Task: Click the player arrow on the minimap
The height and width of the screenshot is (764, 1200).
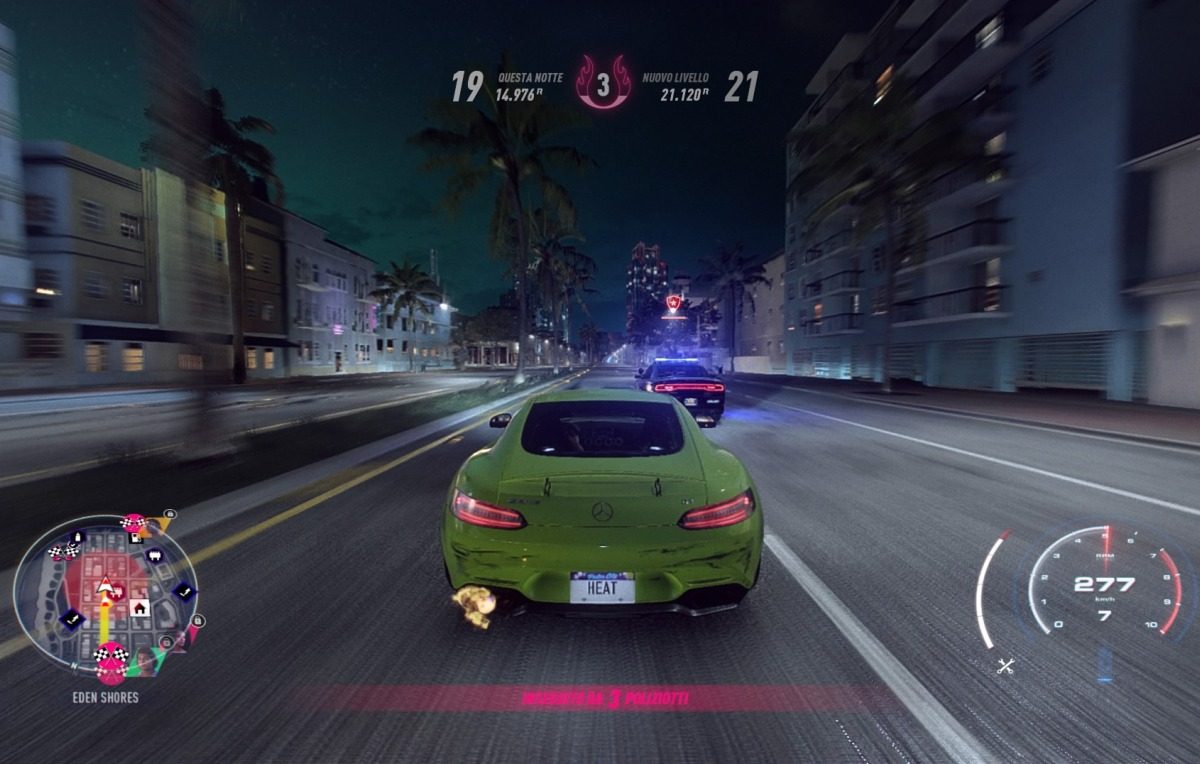Action: (x=105, y=584)
